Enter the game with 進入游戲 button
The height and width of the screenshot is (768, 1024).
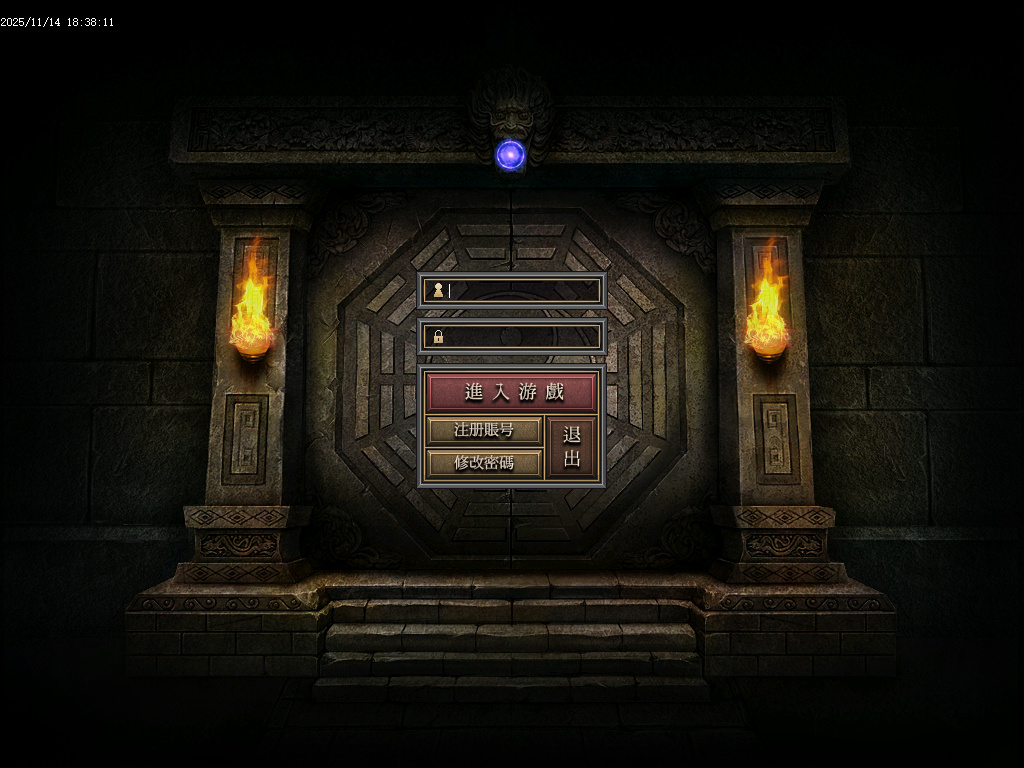tap(512, 392)
